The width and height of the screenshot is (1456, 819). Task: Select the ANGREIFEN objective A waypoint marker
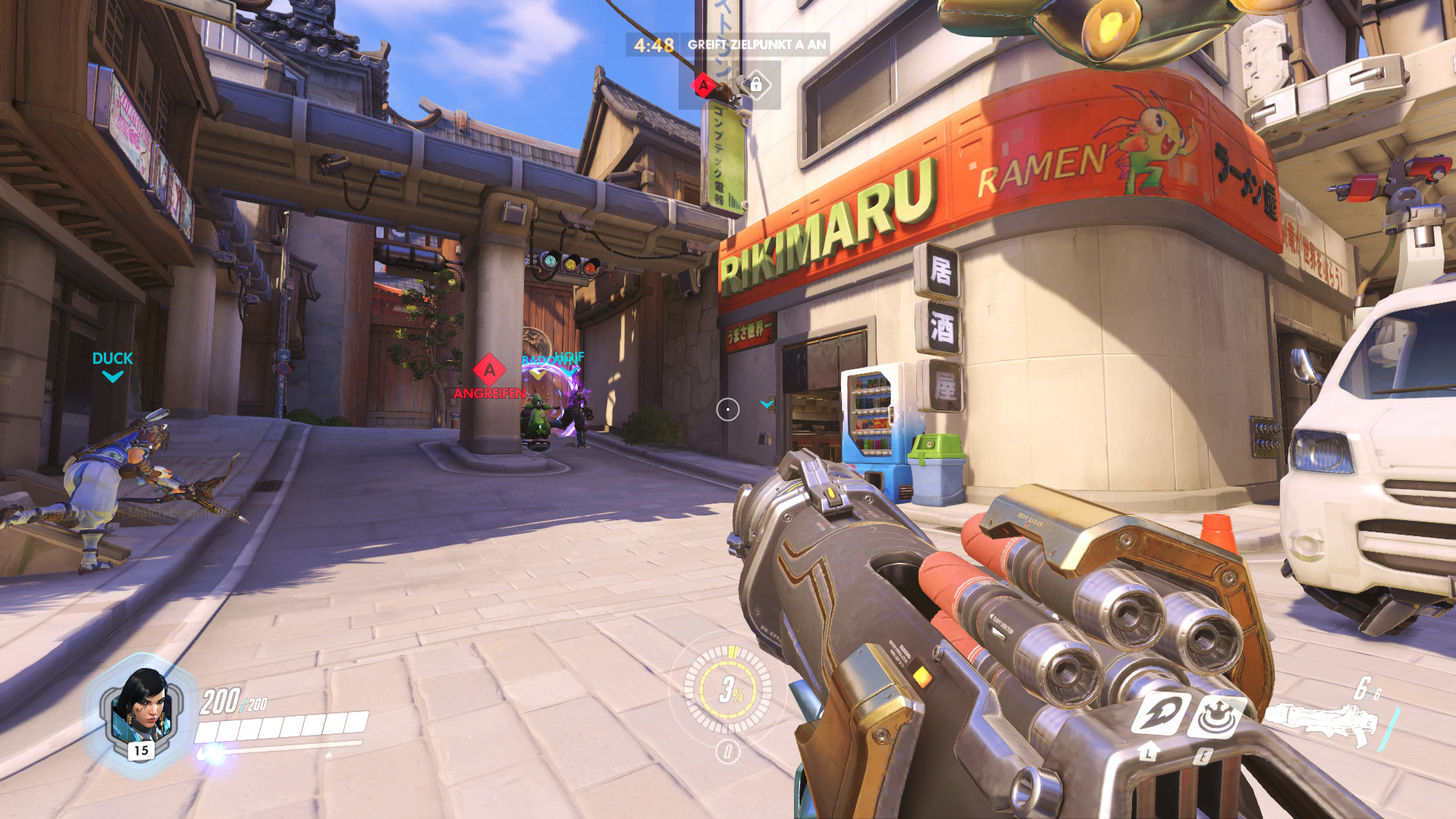click(x=489, y=371)
